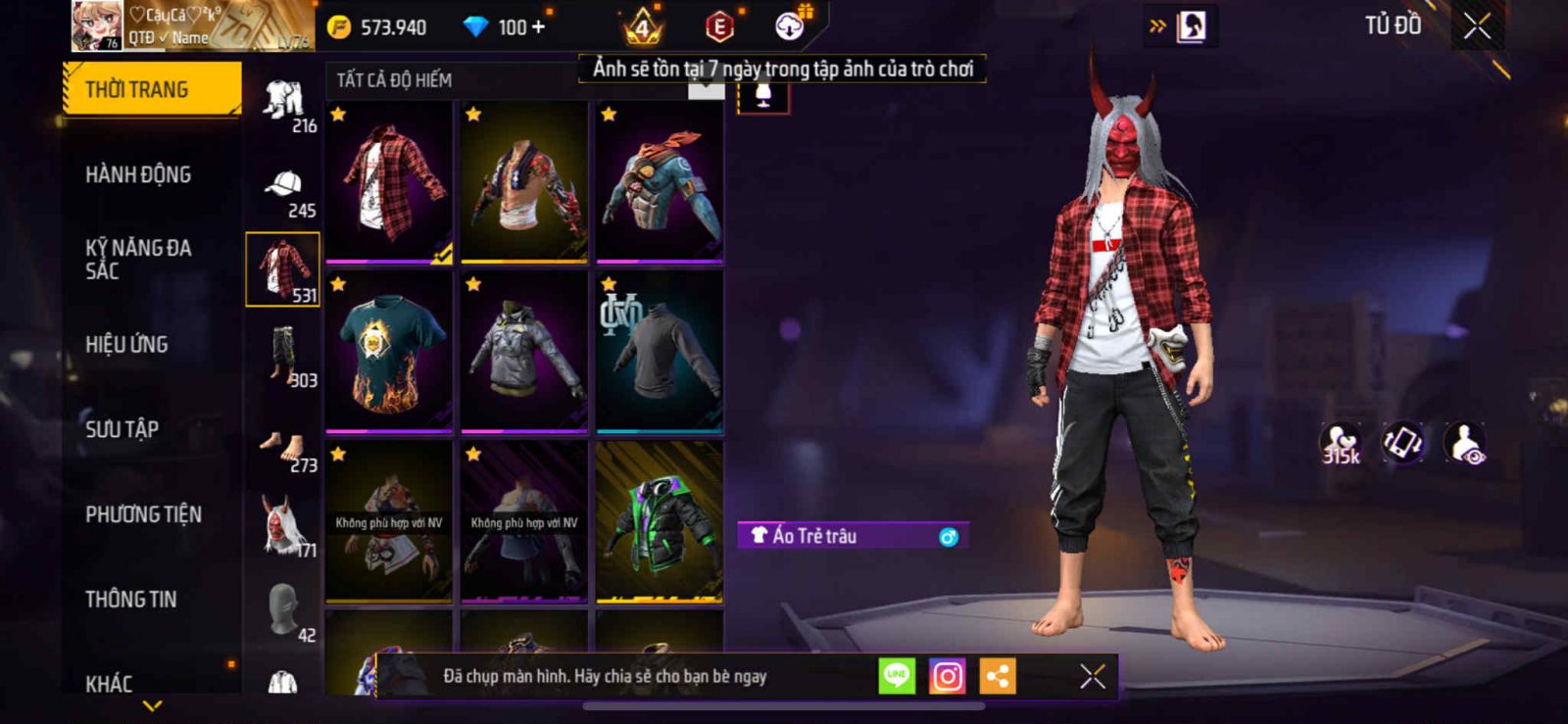Screen dimensions: 1568x724
Task: Dismiss the screenshot share banner
Action: 1092,676
